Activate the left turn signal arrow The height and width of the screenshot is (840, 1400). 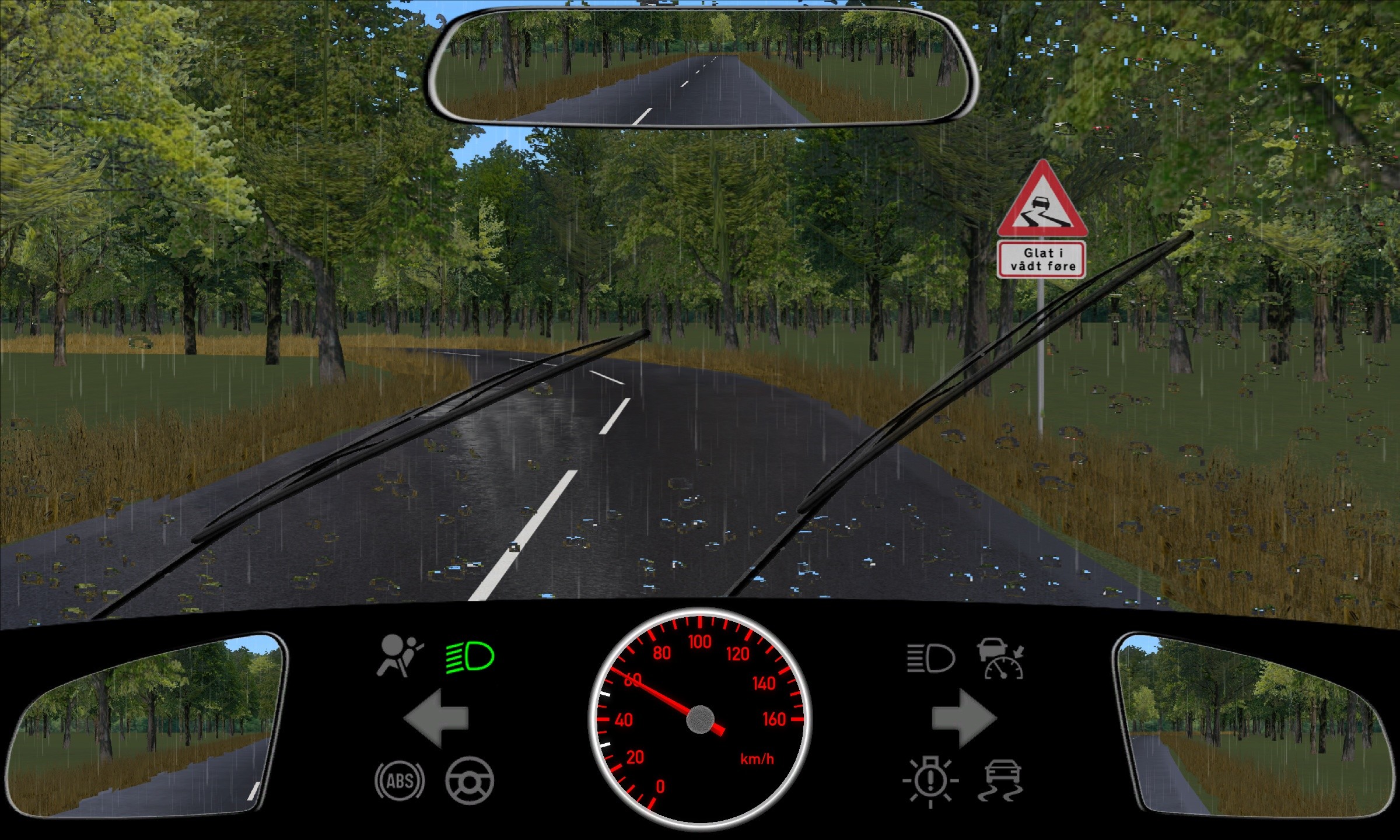(436, 718)
